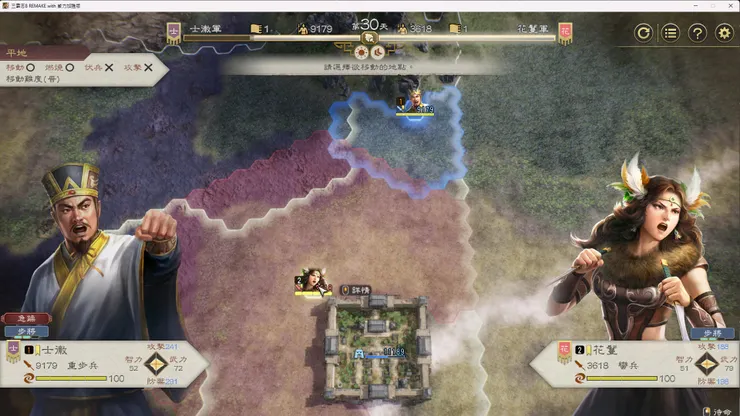Click the red 急襲 tactic button
The height and width of the screenshot is (416, 740).
26,318
